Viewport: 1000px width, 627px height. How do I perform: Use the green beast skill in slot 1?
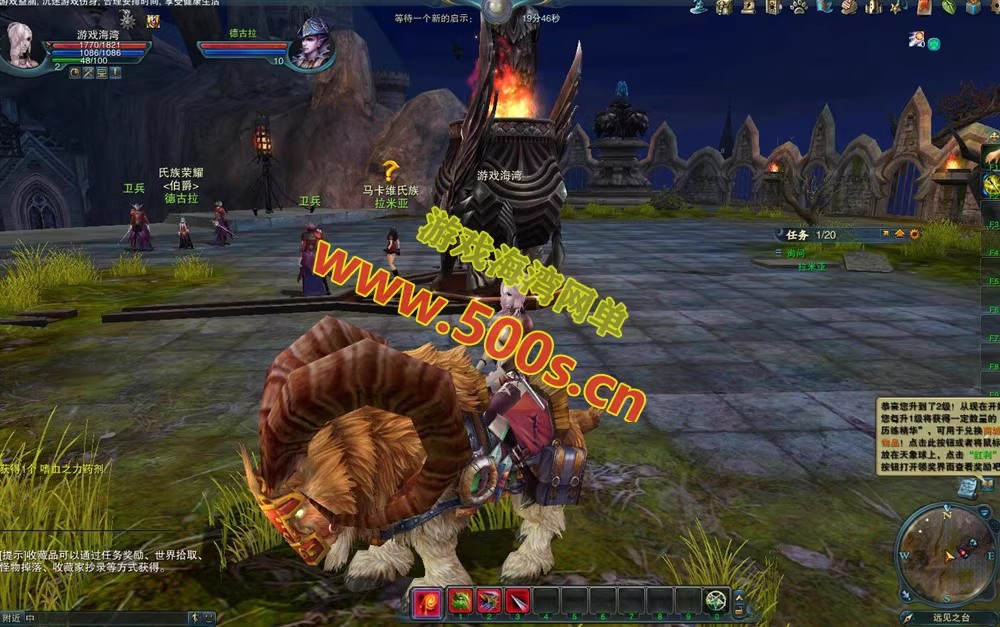point(461,601)
